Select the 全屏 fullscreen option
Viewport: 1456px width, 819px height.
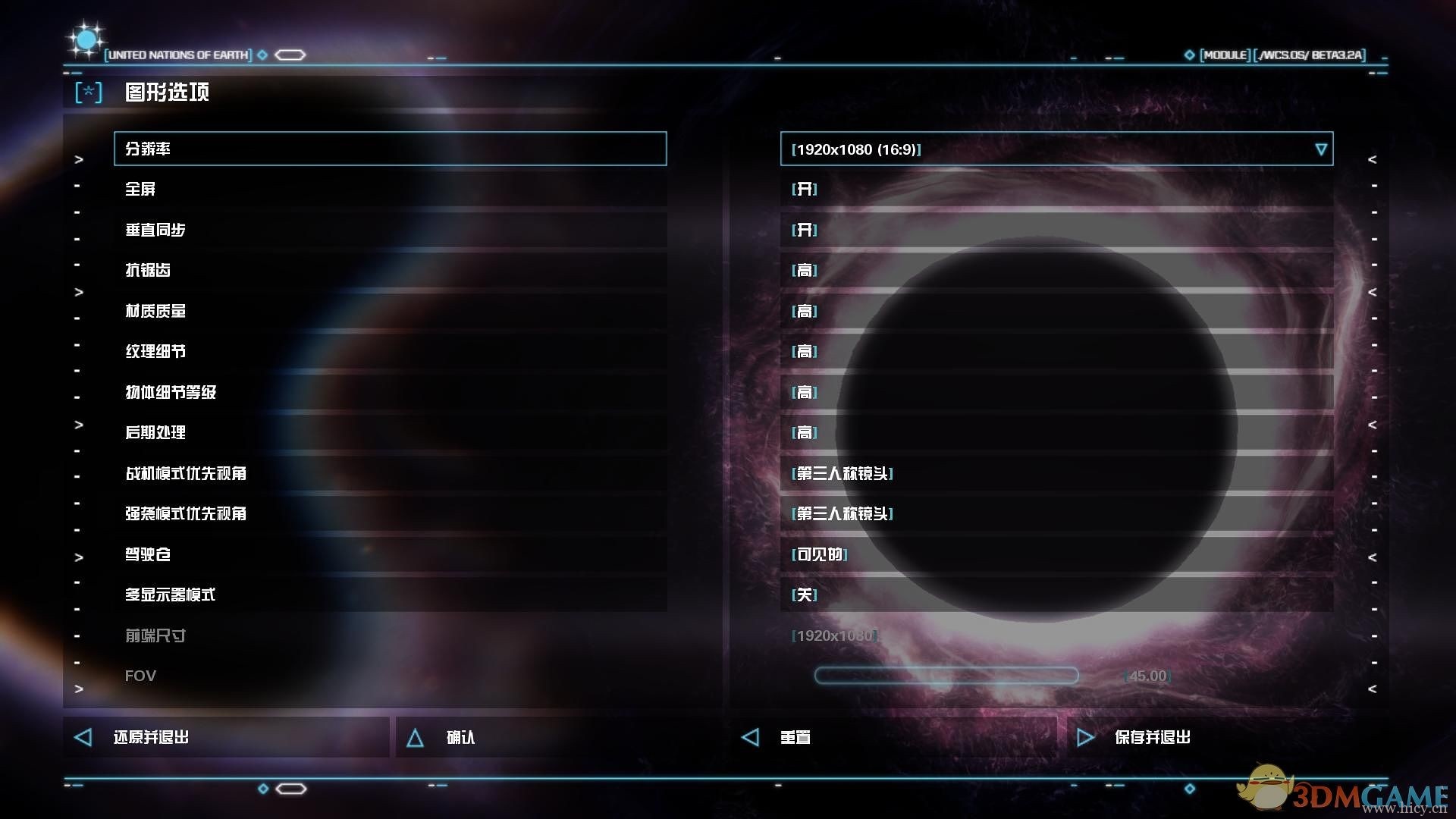click(390, 189)
